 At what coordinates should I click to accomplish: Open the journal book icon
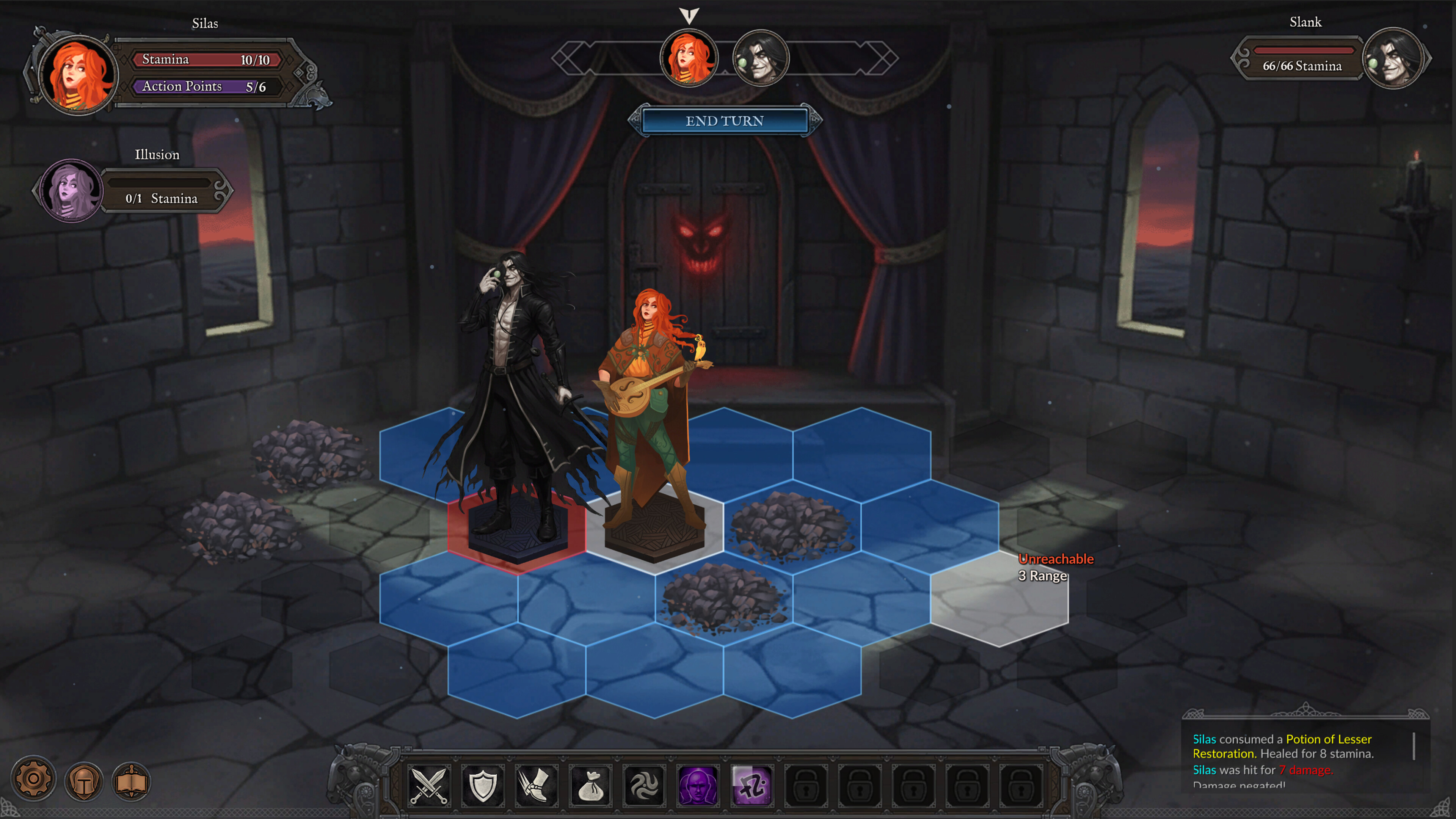[131, 781]
